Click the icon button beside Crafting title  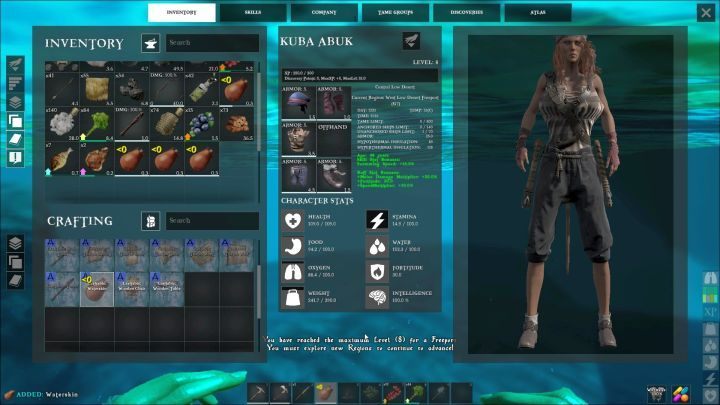[151, 221]
